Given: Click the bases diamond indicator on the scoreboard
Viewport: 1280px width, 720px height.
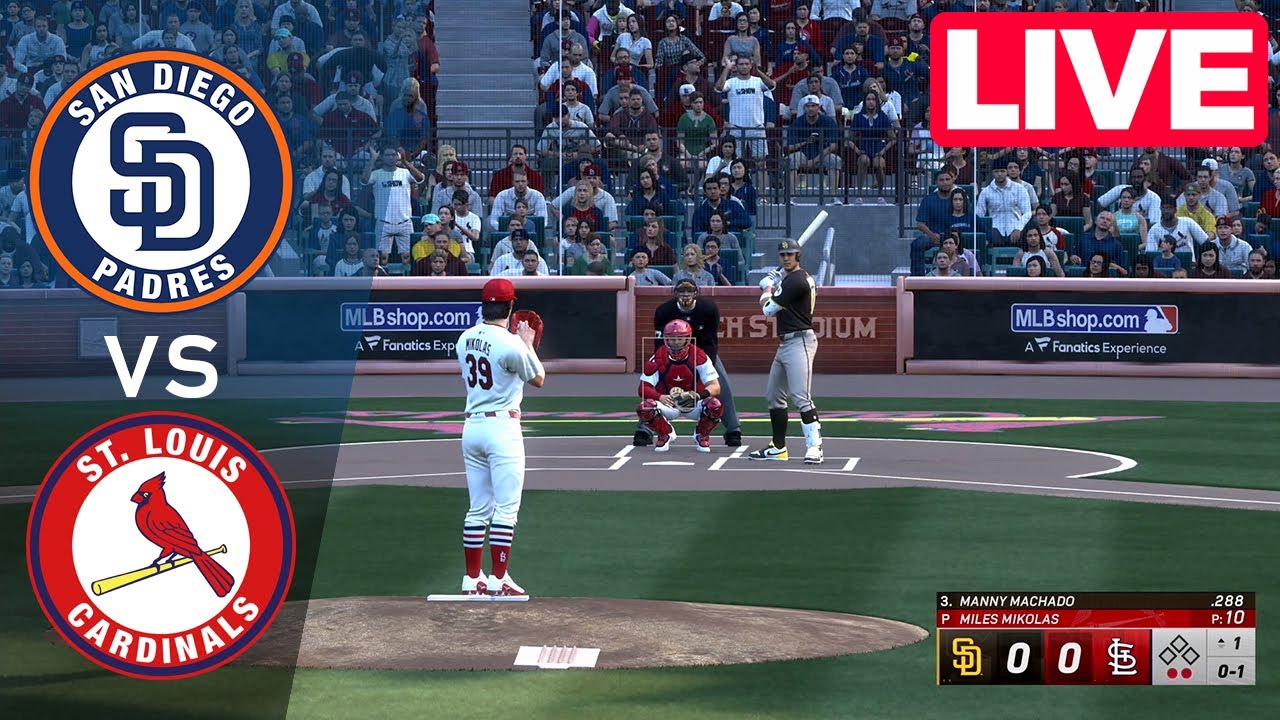Looking at the screenshot, I should point(1180,647).
